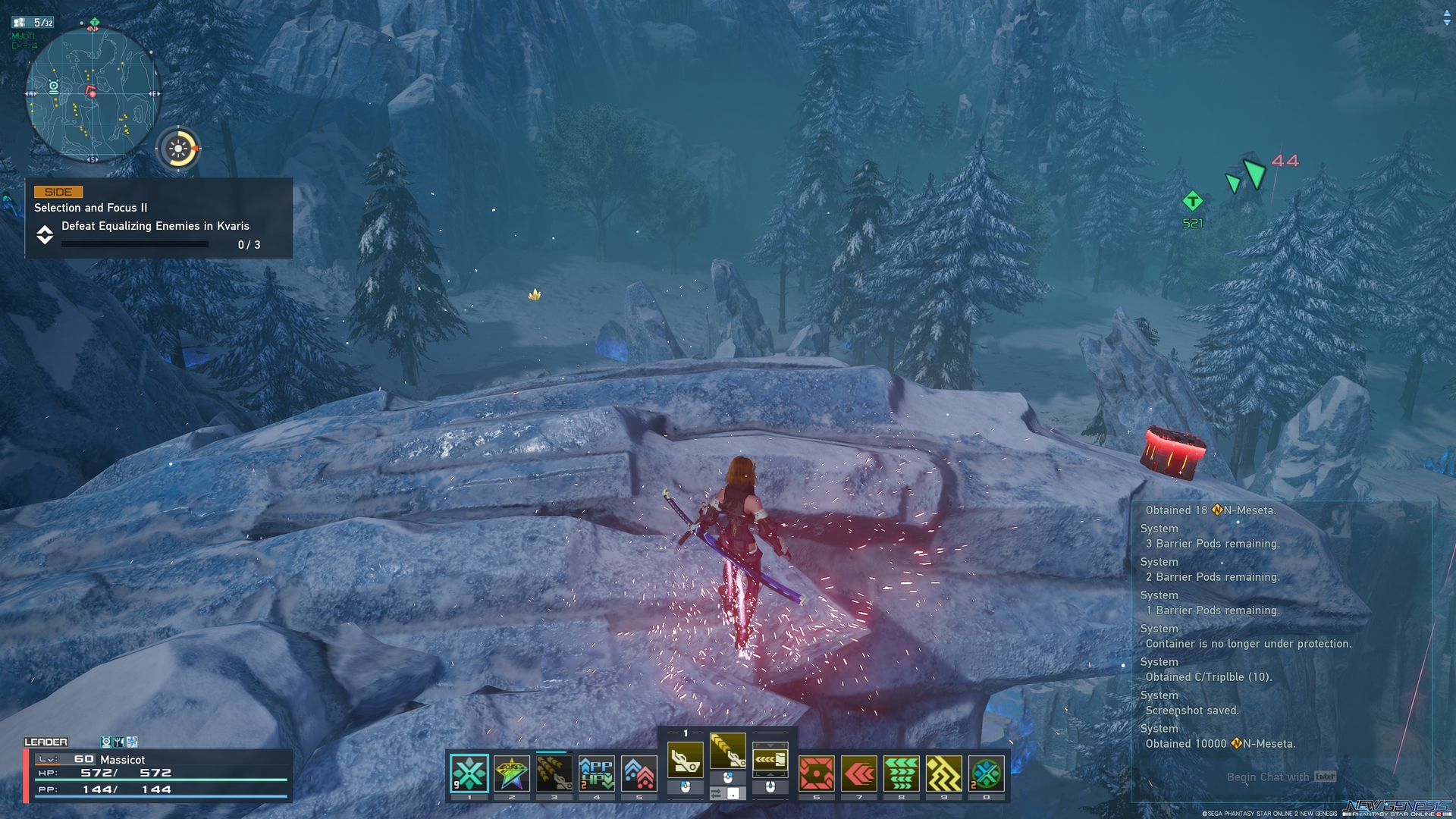Click the day-night weather dial icon
The image size is (1456, 819).
point(179,148)
